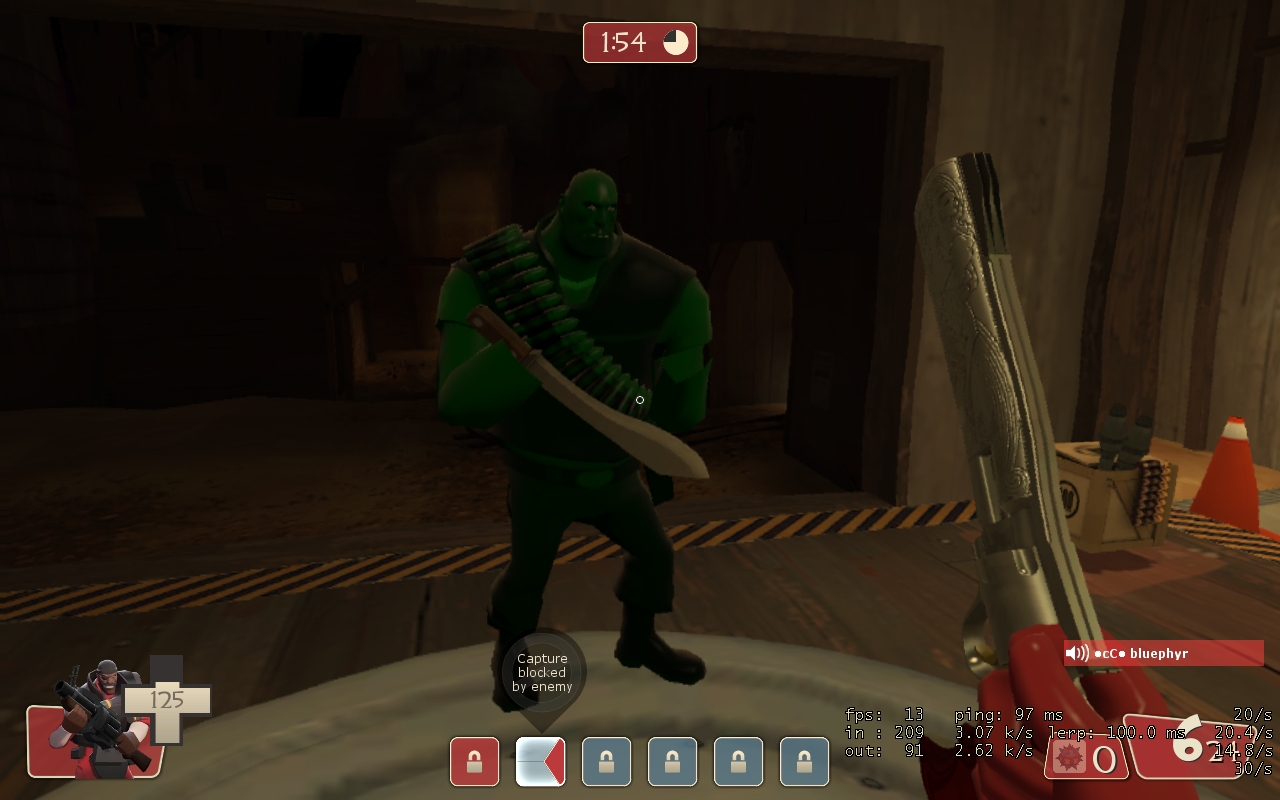Open the round timer panel

(638, 43)
